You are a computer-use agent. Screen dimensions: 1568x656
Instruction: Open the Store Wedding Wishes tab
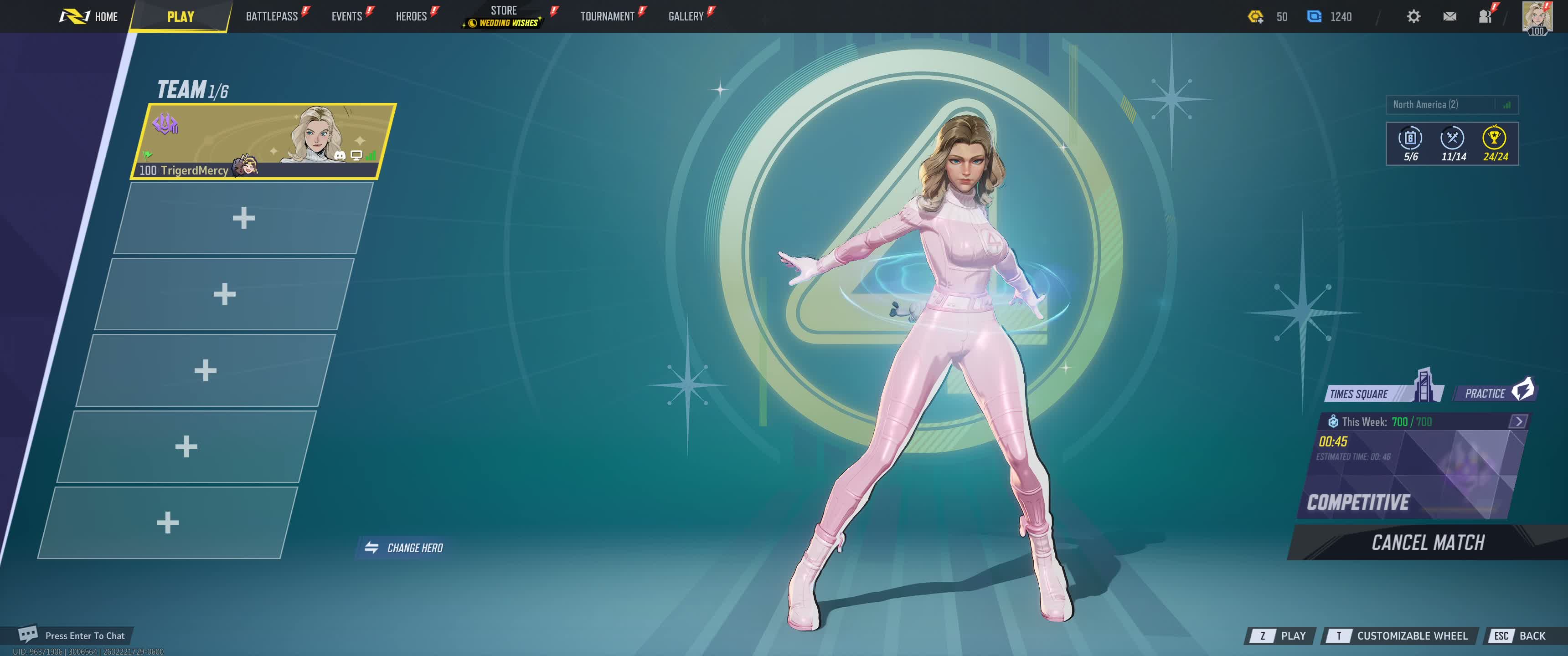click(x=503, y=16)
